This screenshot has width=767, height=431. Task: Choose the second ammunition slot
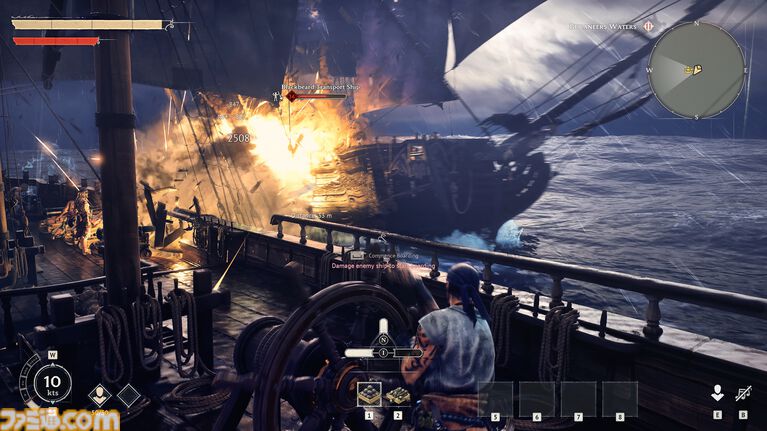pos(397,395)
